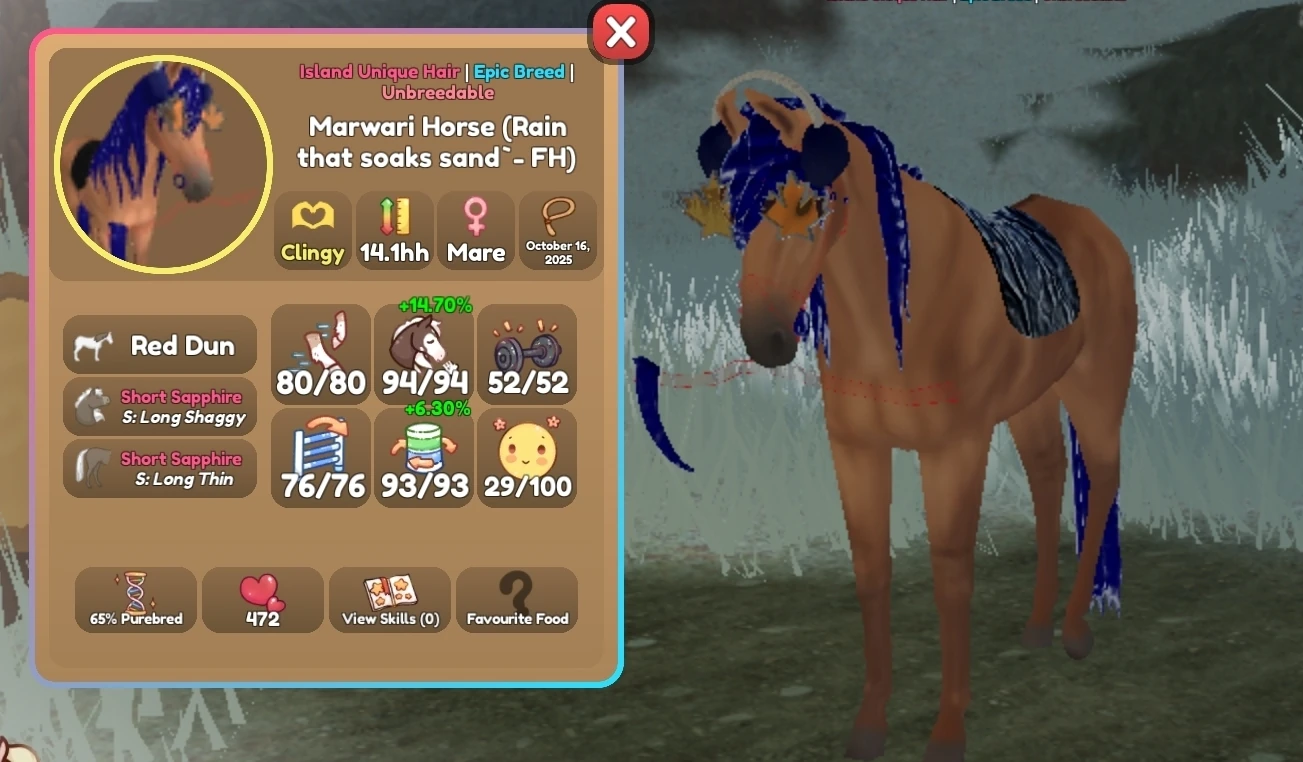Click the Epic Breed label link
This screenshot has height=762, width=1303.
tap(518, 71)
